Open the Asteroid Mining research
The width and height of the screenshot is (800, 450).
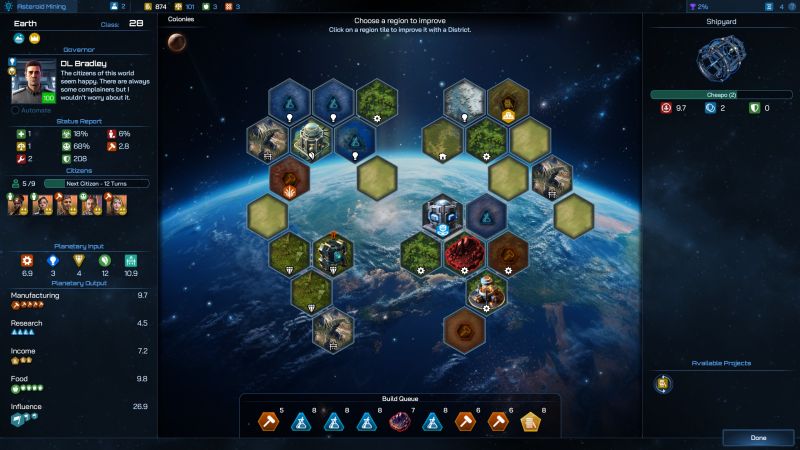(43, 6)
